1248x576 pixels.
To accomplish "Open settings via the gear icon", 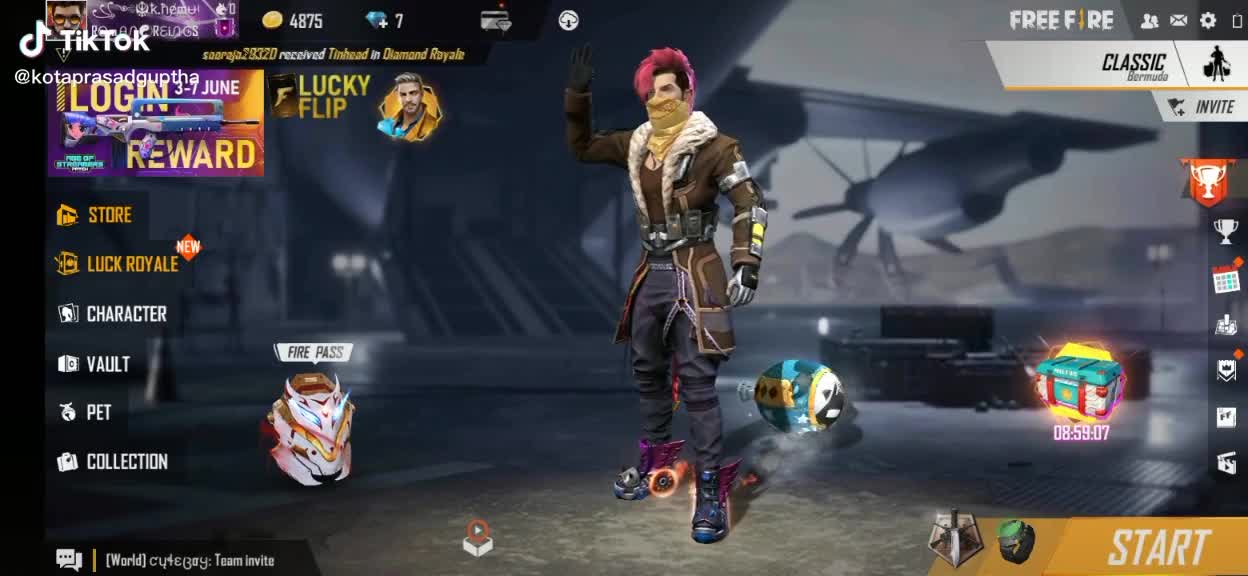I will click(1208, 20).
